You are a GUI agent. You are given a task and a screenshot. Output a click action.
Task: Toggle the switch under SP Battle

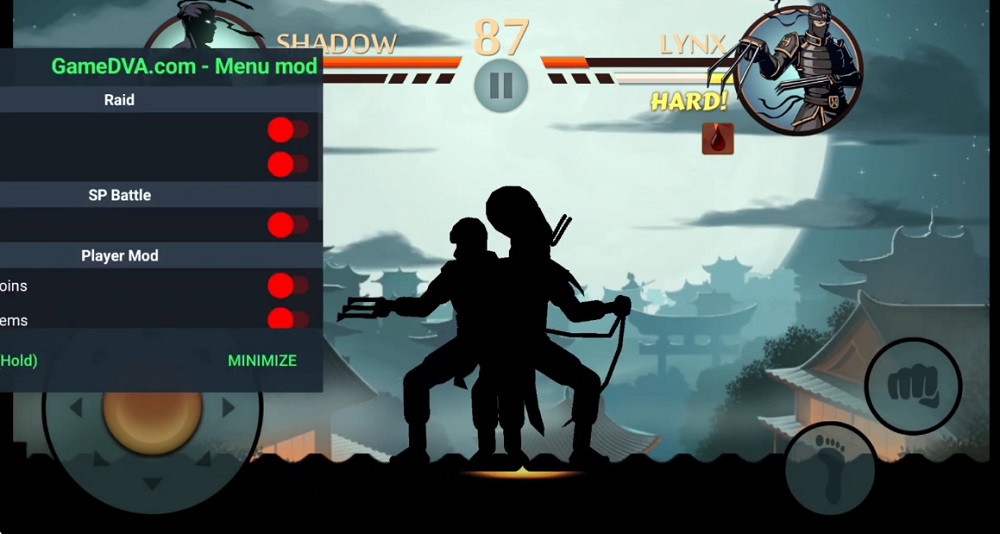coord(287,225)
